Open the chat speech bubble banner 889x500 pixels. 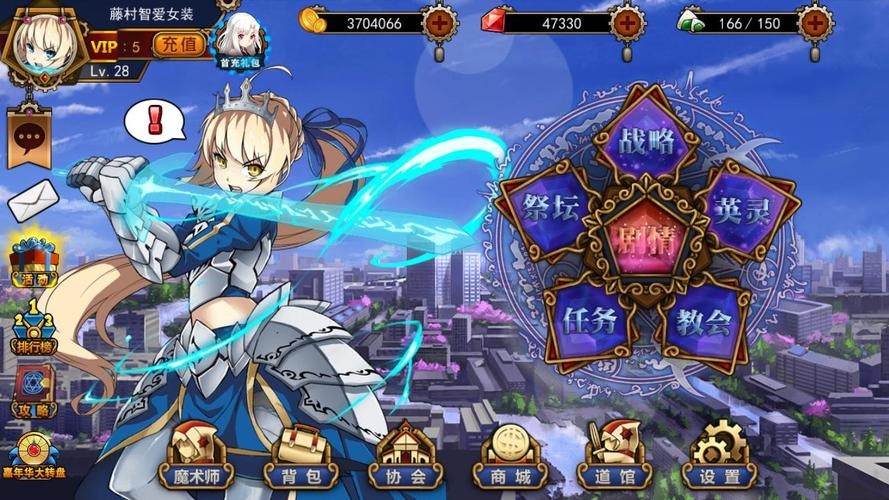click(29, 138)
